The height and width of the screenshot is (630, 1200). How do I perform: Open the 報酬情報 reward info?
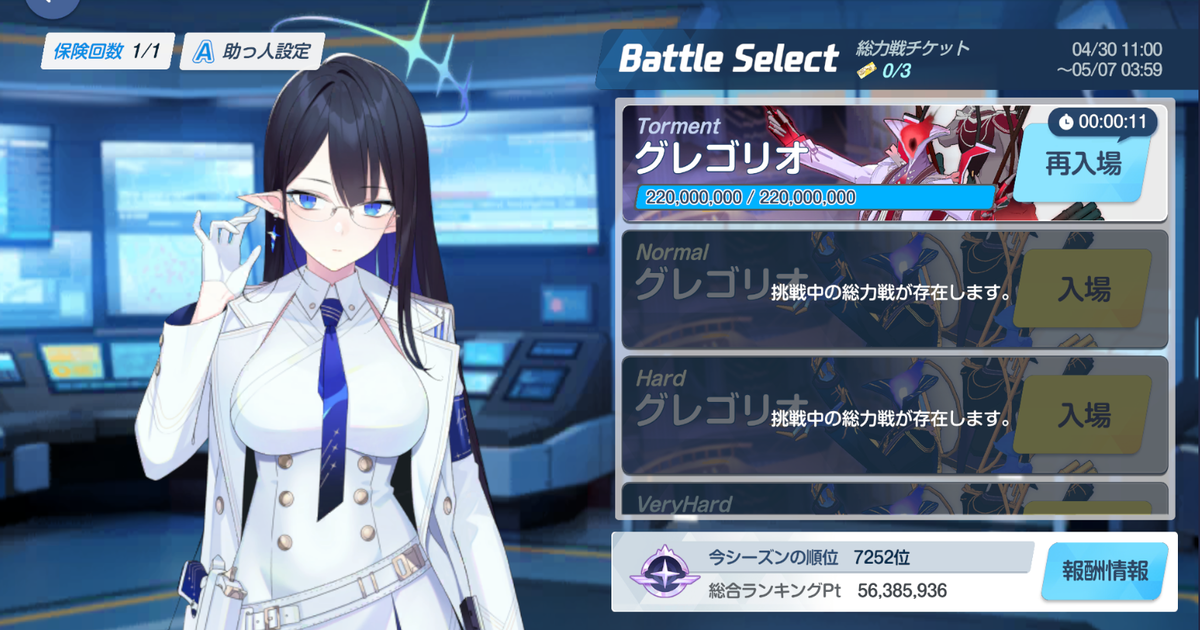(1104, 572)
